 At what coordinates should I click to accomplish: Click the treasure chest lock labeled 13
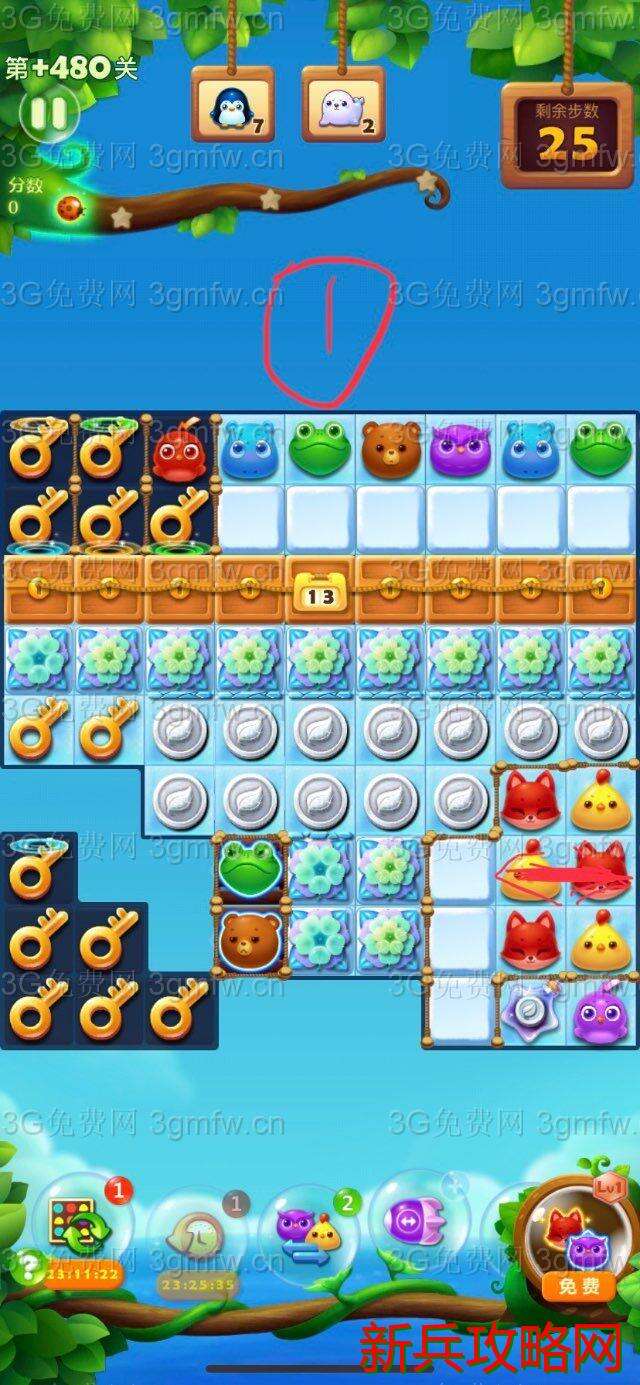pos(320,595)
